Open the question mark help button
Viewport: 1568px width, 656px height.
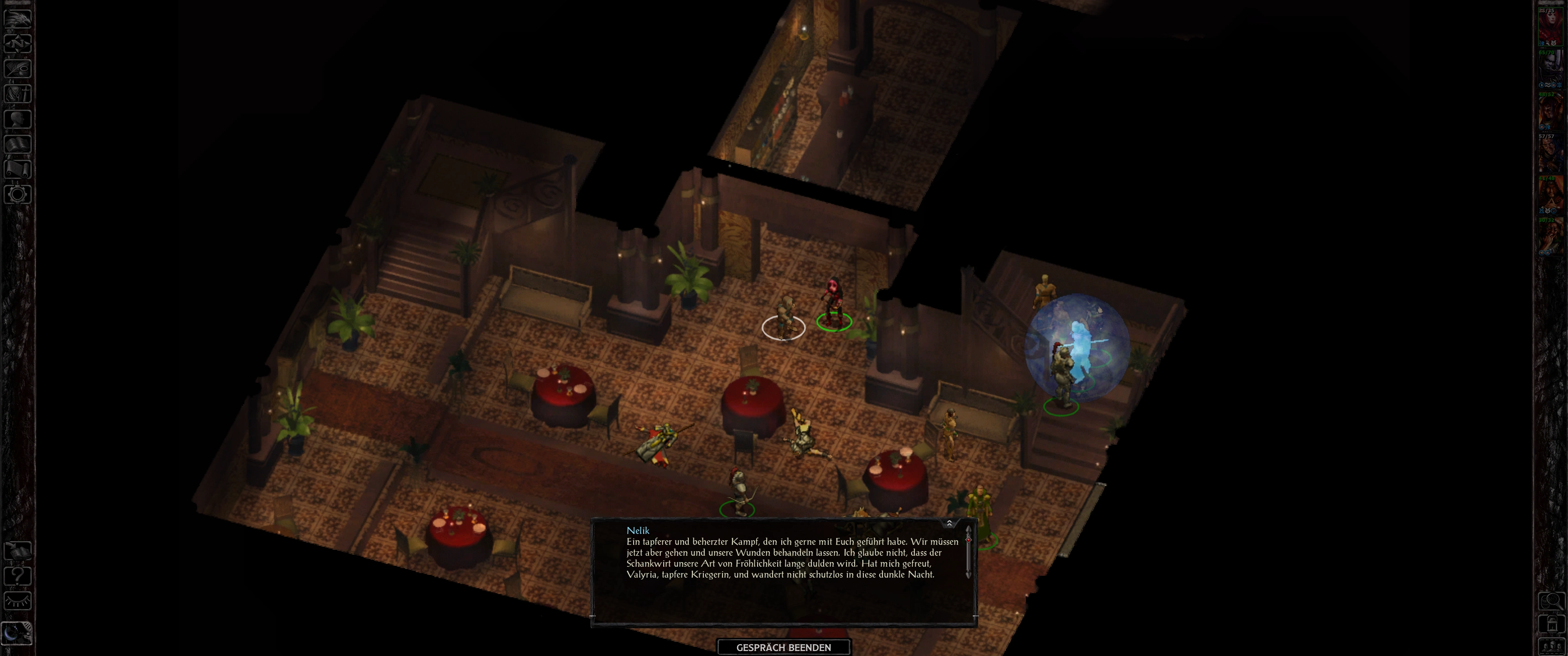[x=18, y=576]
